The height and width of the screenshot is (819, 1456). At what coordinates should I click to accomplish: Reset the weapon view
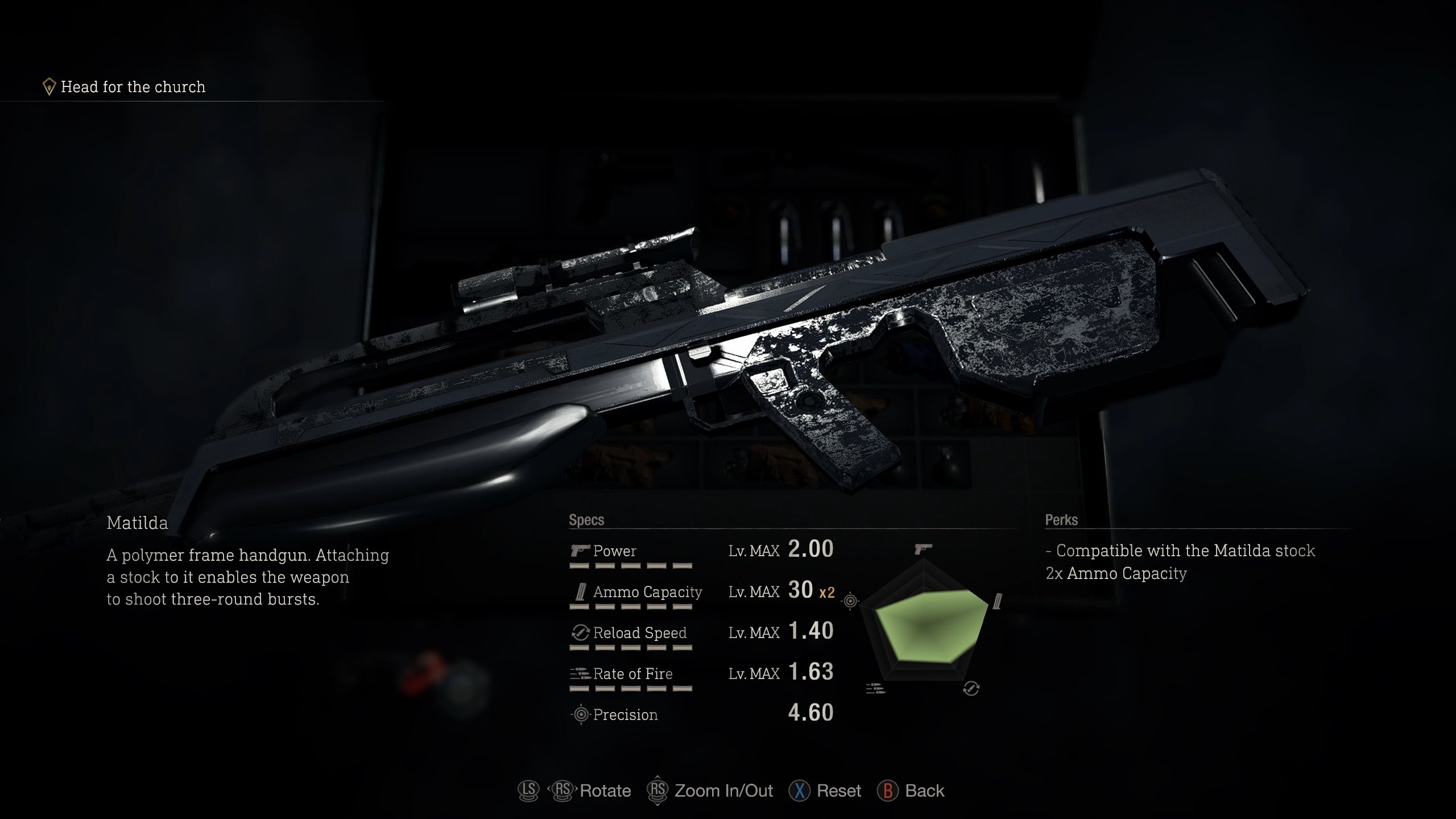pyautogui.click(x=838, y=791)
